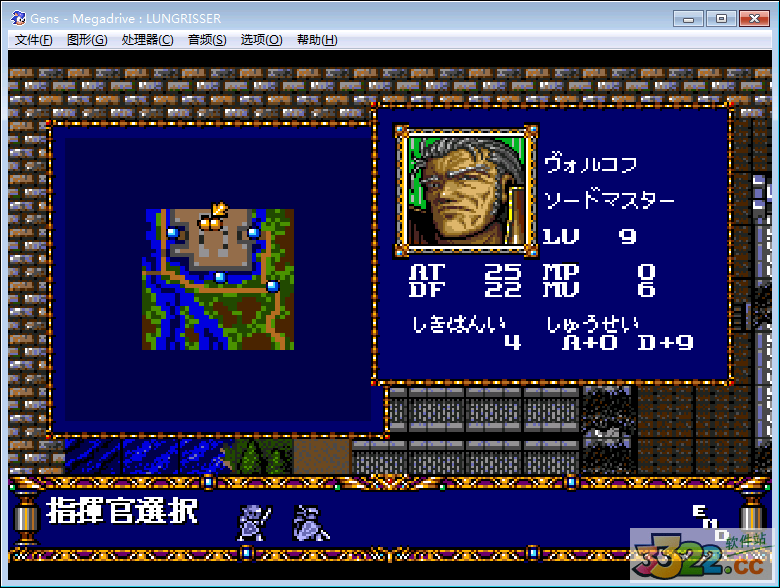Minimize the Gens emulator window

(688, 18)
